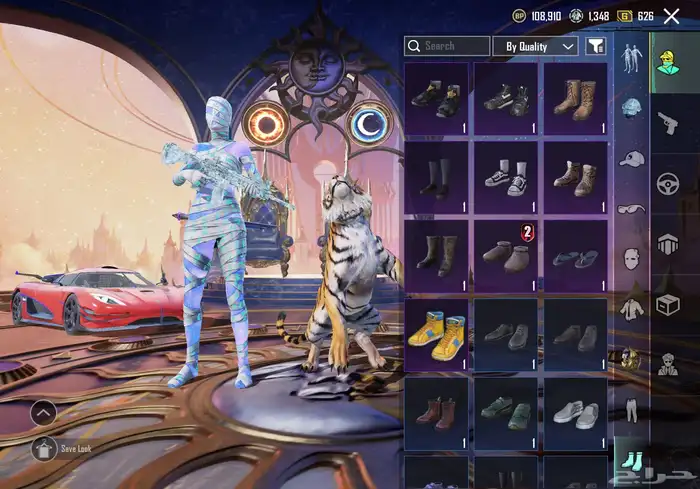This screenshot has width=700, height=489.
Task: Select the white slip-on shoes
Action: pos(575,412)
